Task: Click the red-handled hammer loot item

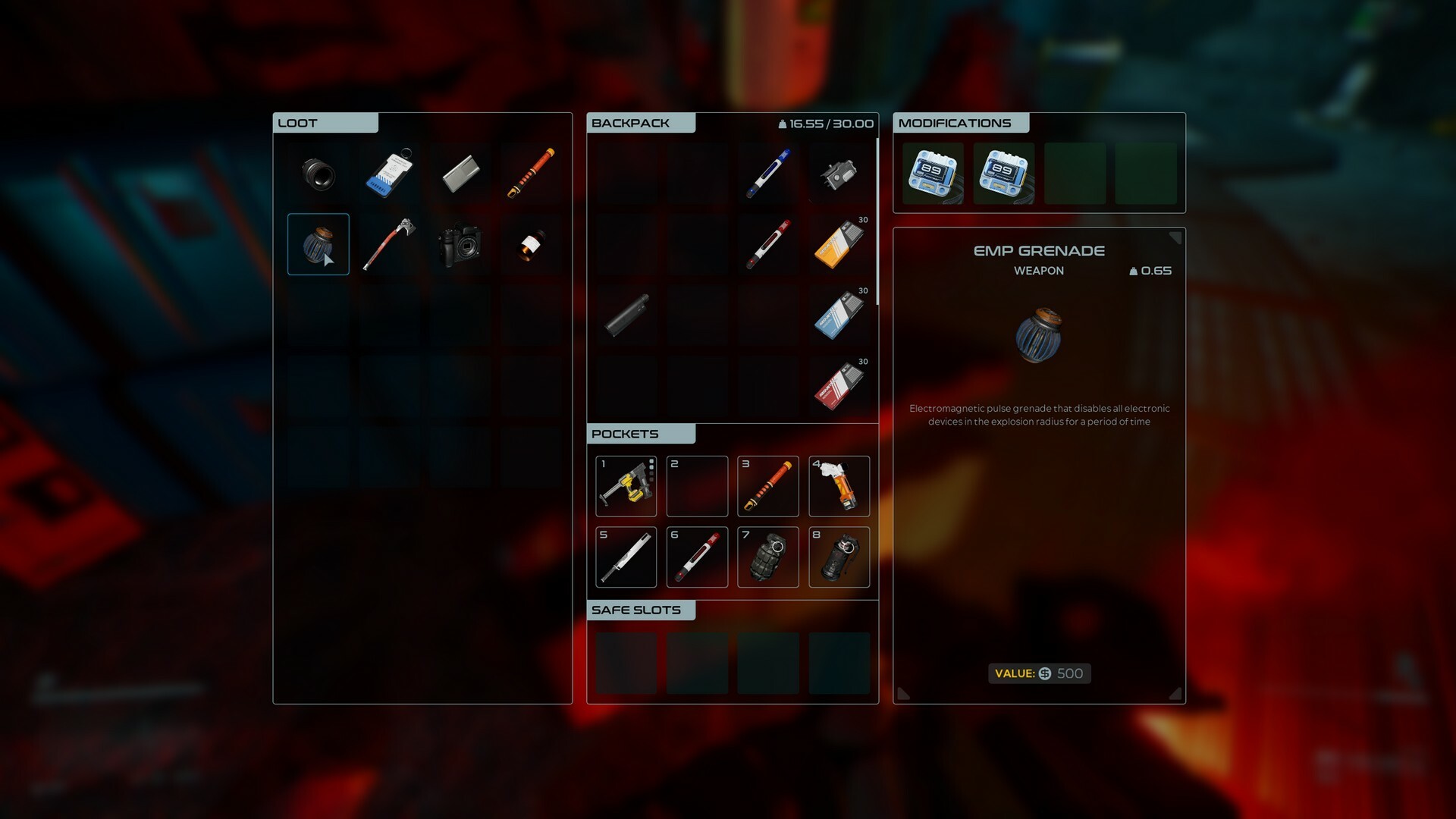Action: [x=389, y=244]
